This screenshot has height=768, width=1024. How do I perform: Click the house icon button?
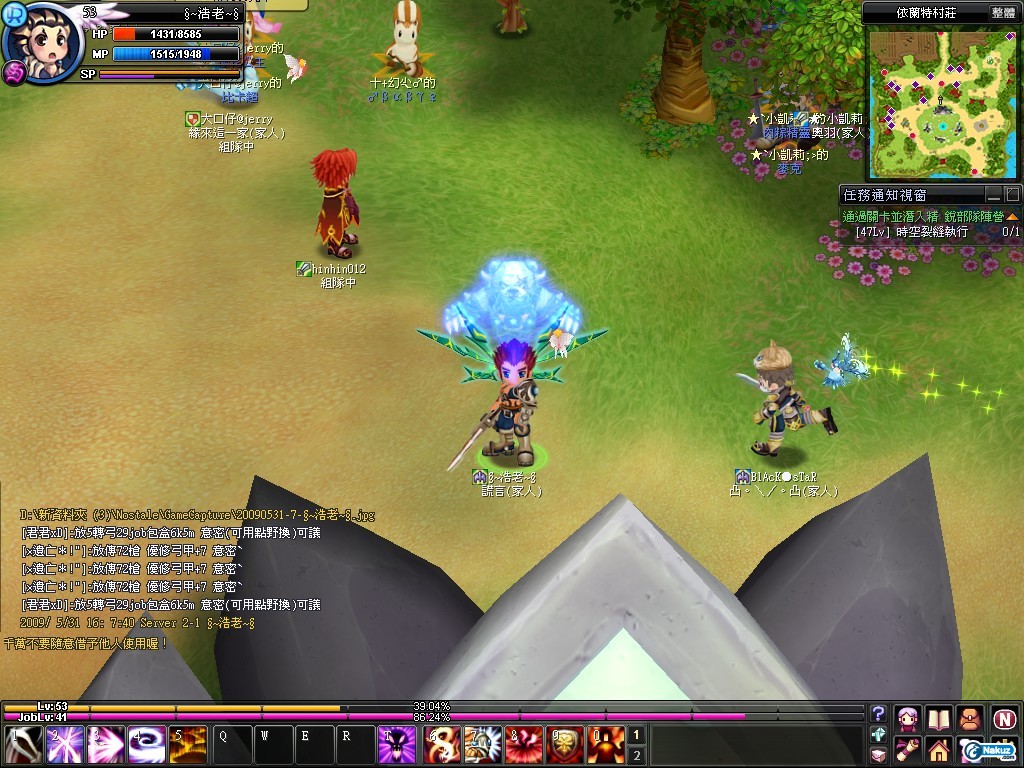click(938, 749)
